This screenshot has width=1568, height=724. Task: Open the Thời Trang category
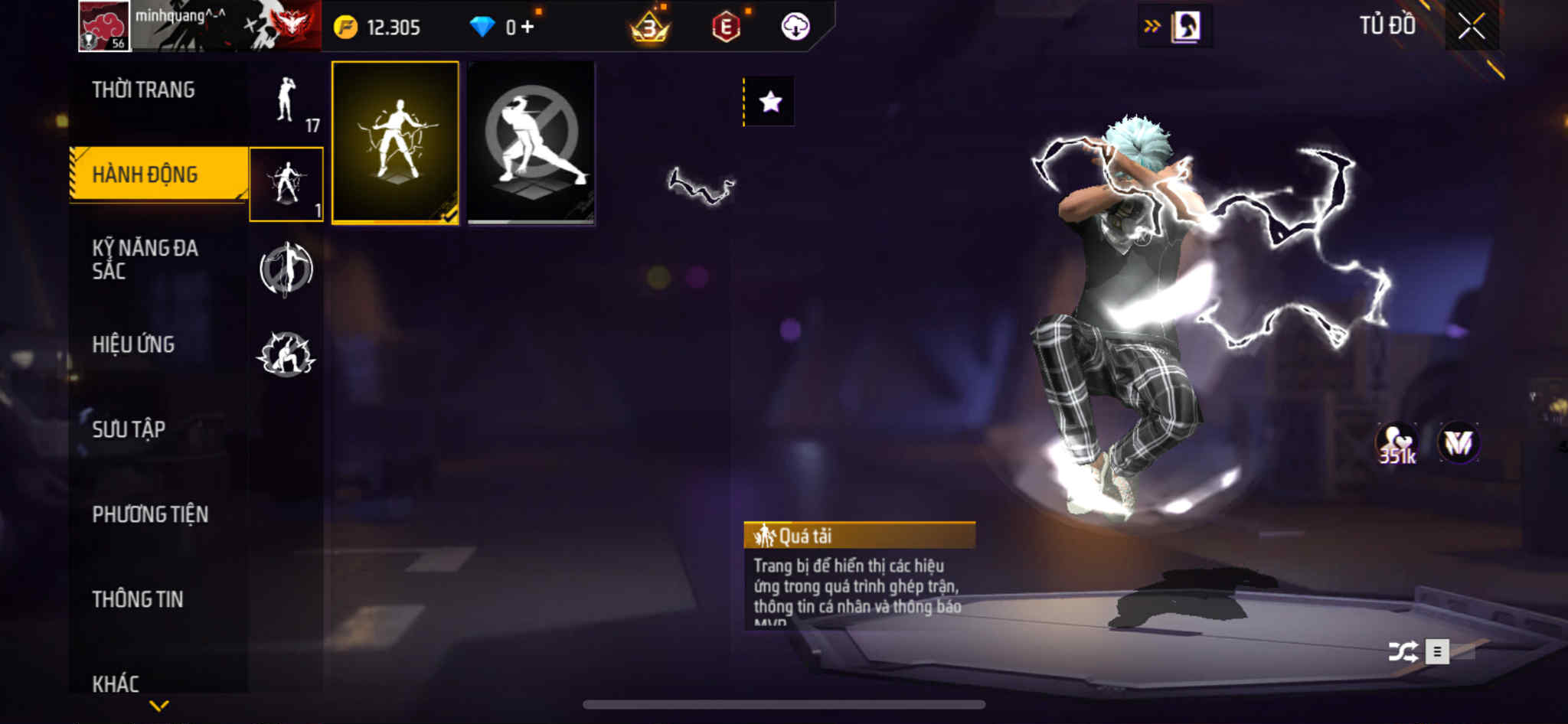pos(143,90)
